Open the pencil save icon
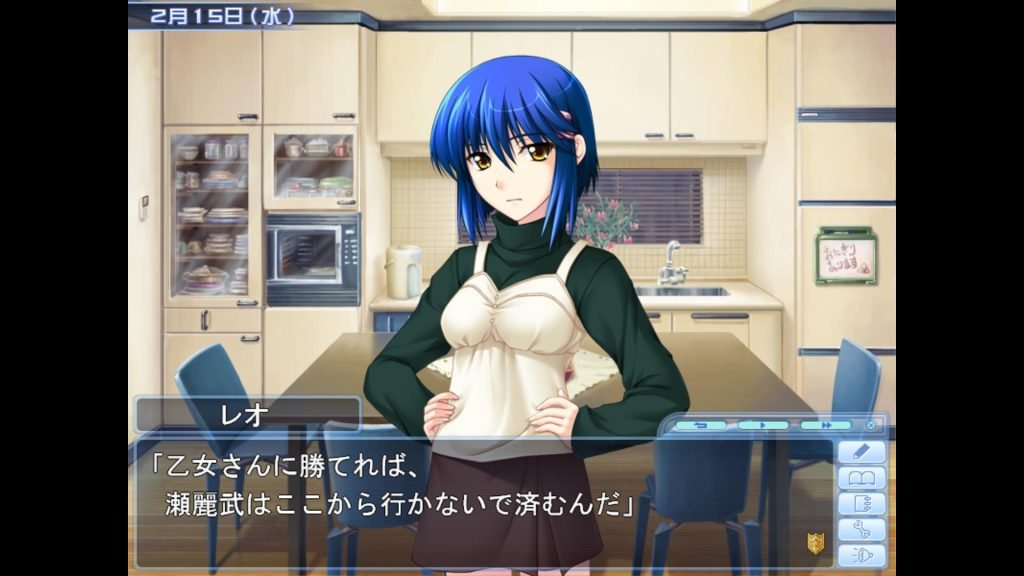1024x576 pixels. point(862,452)
